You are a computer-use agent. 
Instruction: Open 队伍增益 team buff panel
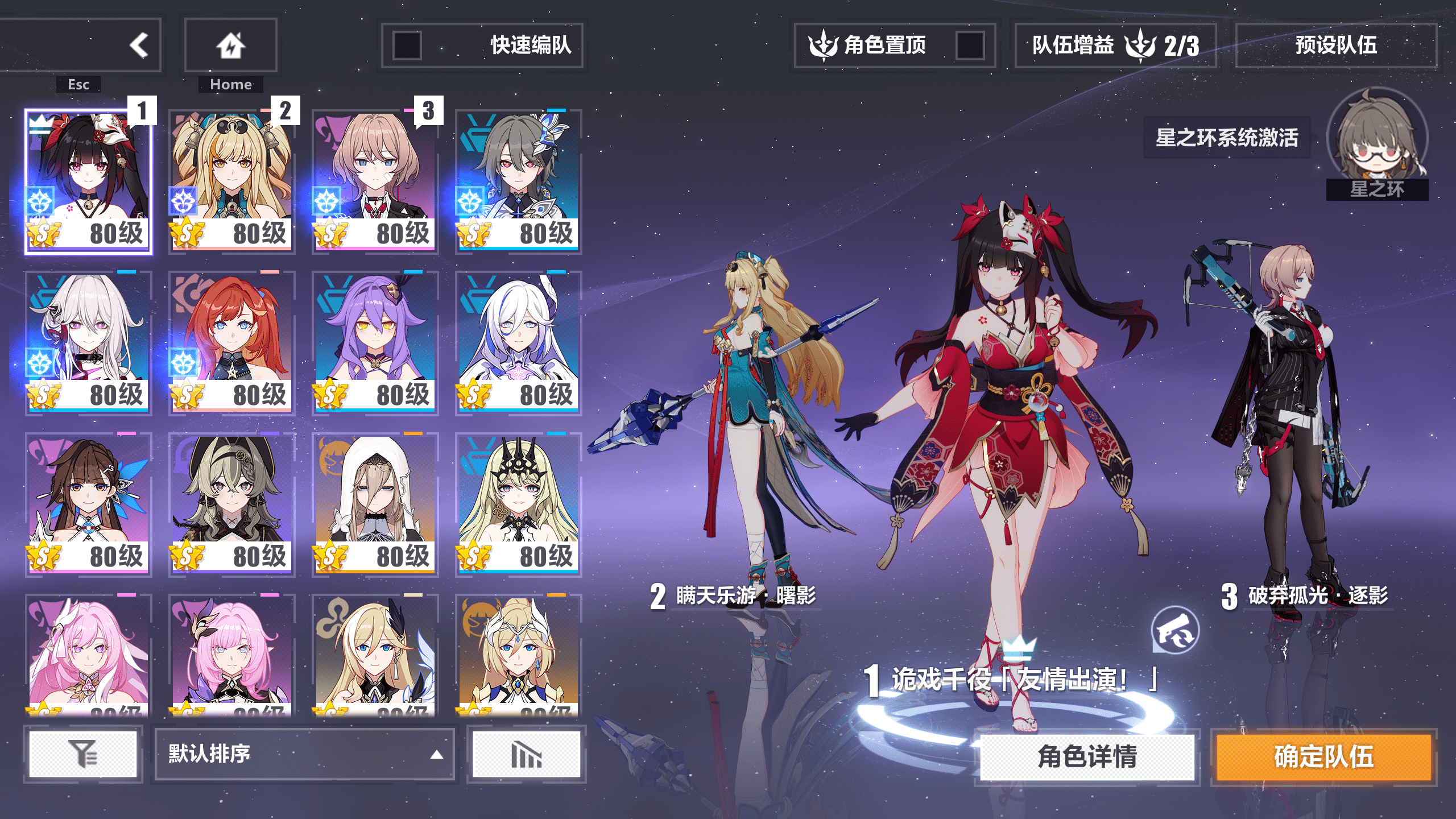coord(1115,45)
